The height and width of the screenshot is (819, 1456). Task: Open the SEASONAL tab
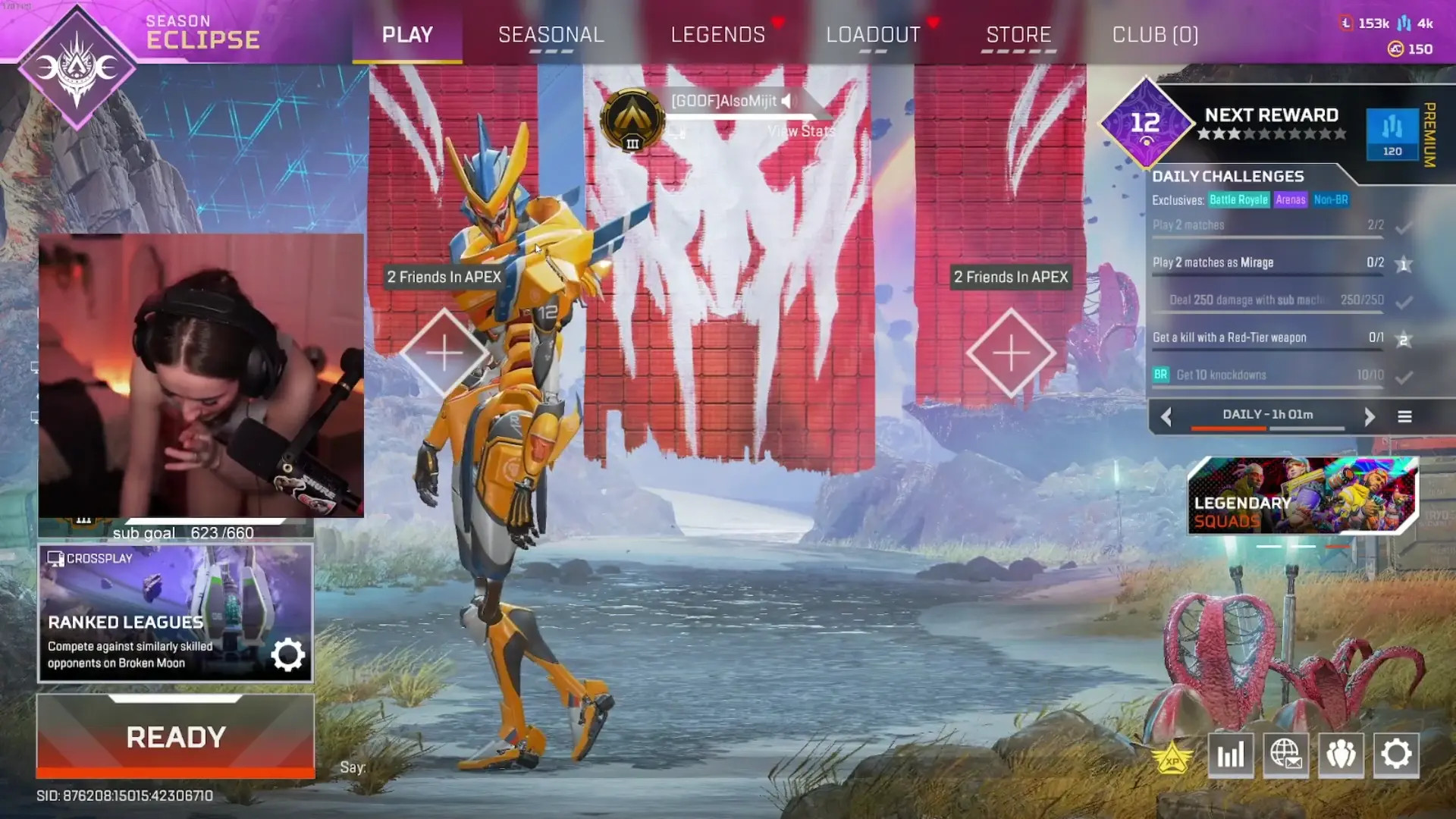(551, 35)
